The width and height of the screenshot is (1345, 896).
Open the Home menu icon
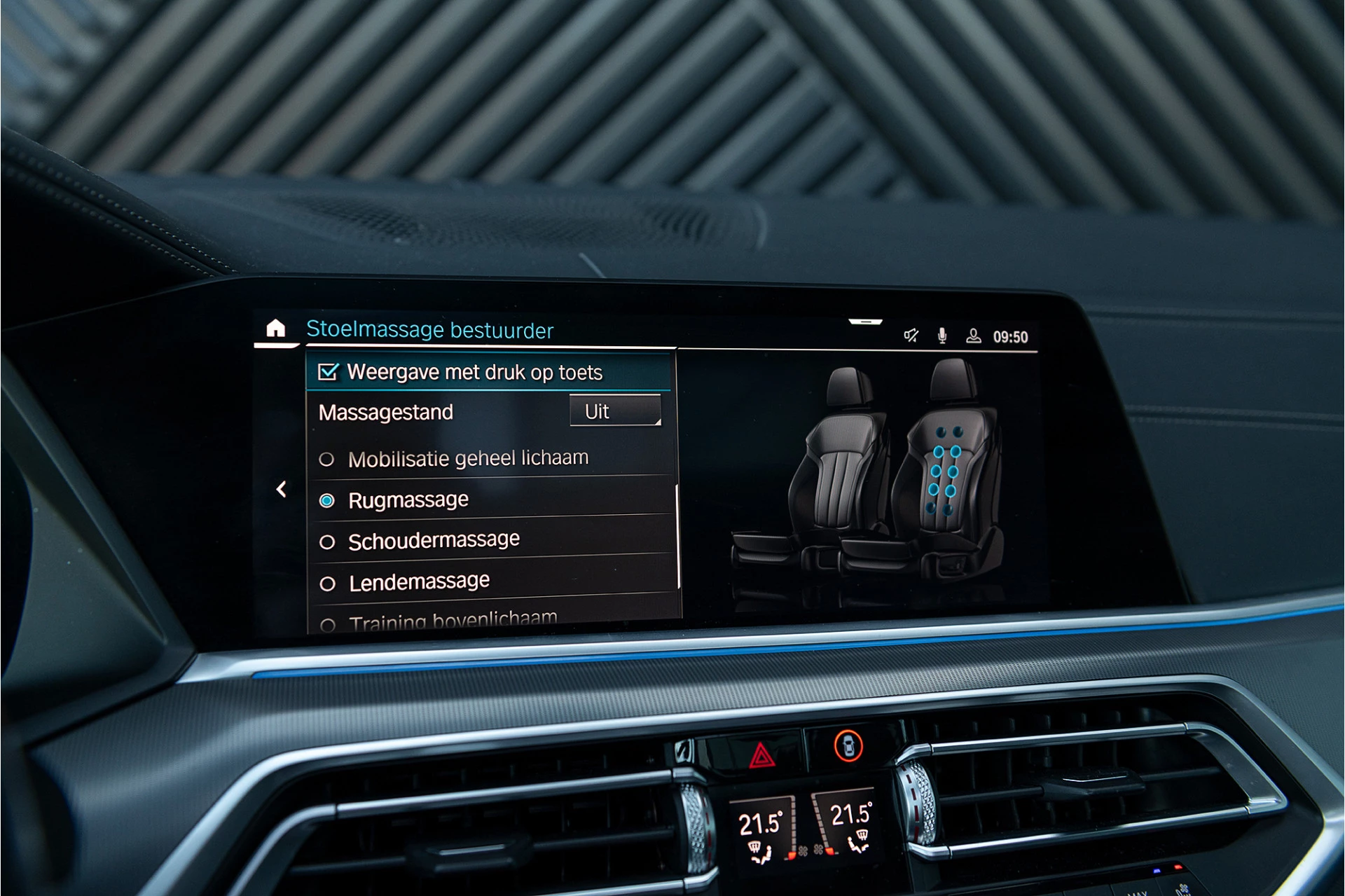click(275, 329)
